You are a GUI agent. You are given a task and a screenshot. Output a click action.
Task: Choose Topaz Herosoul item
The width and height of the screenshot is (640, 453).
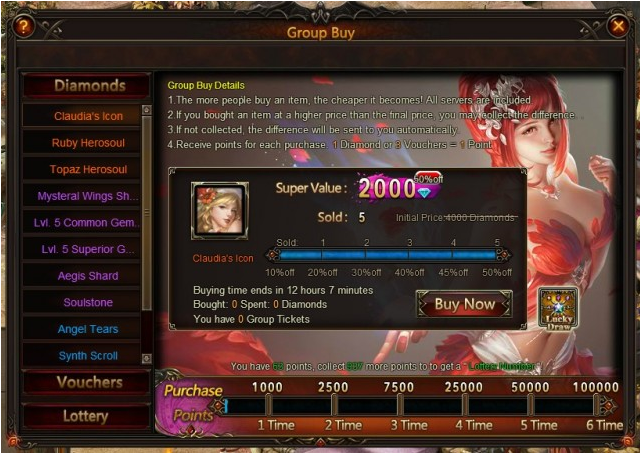click(x=86, y=170)
